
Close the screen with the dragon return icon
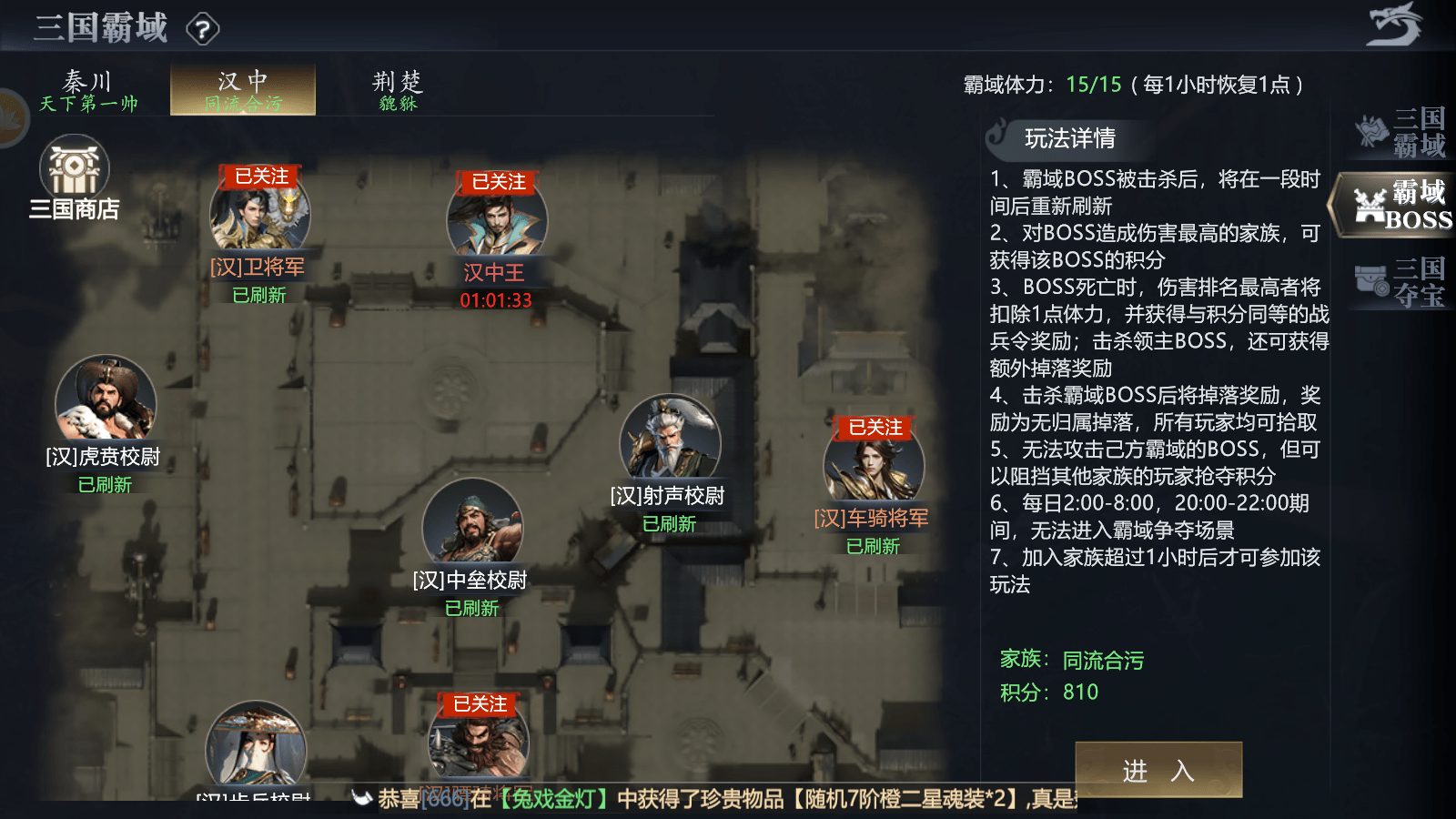pyautogui.click(x=1393, y=25)
